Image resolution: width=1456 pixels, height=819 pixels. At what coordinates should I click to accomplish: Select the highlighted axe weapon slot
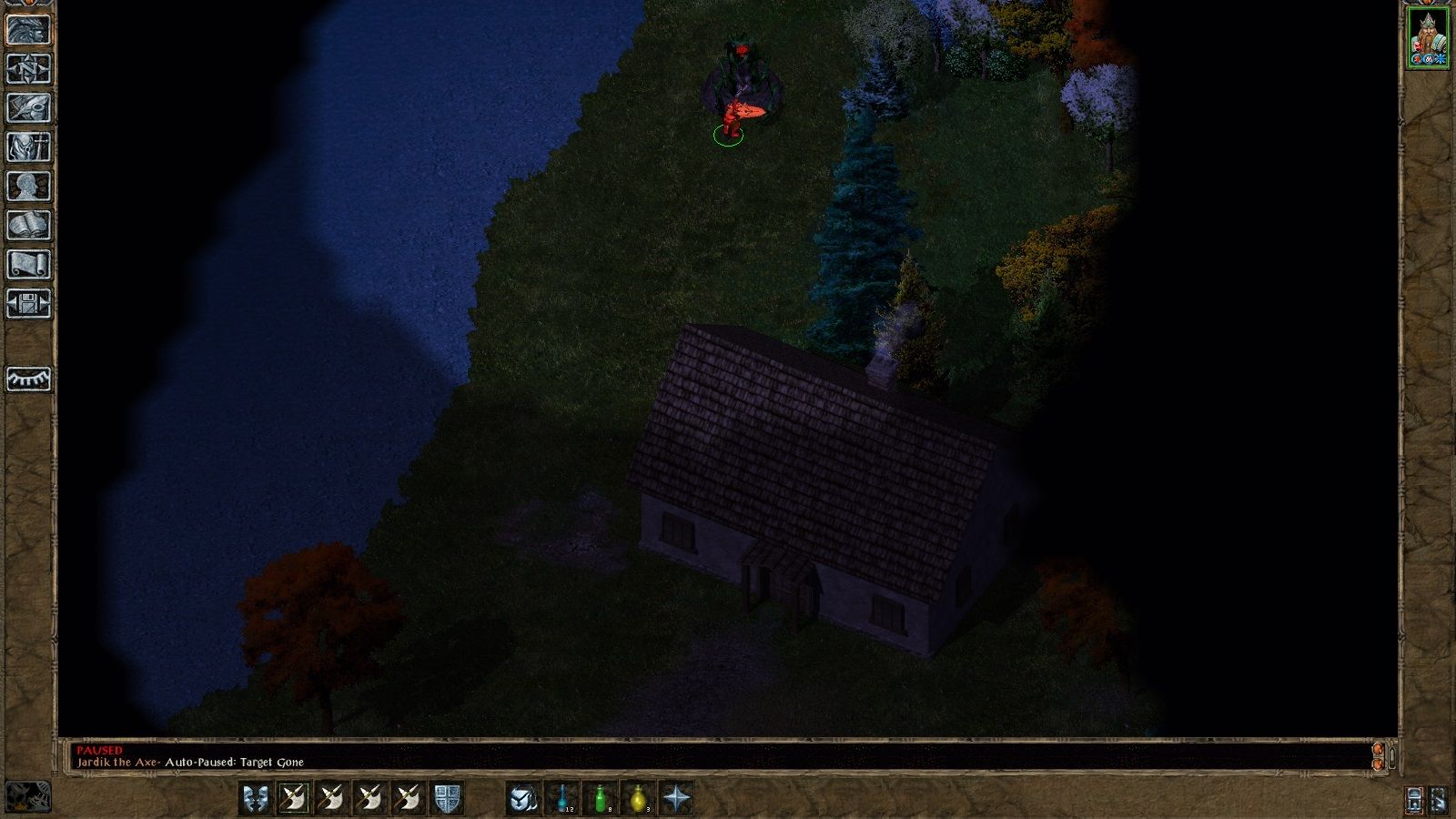(x=293, y=798)
